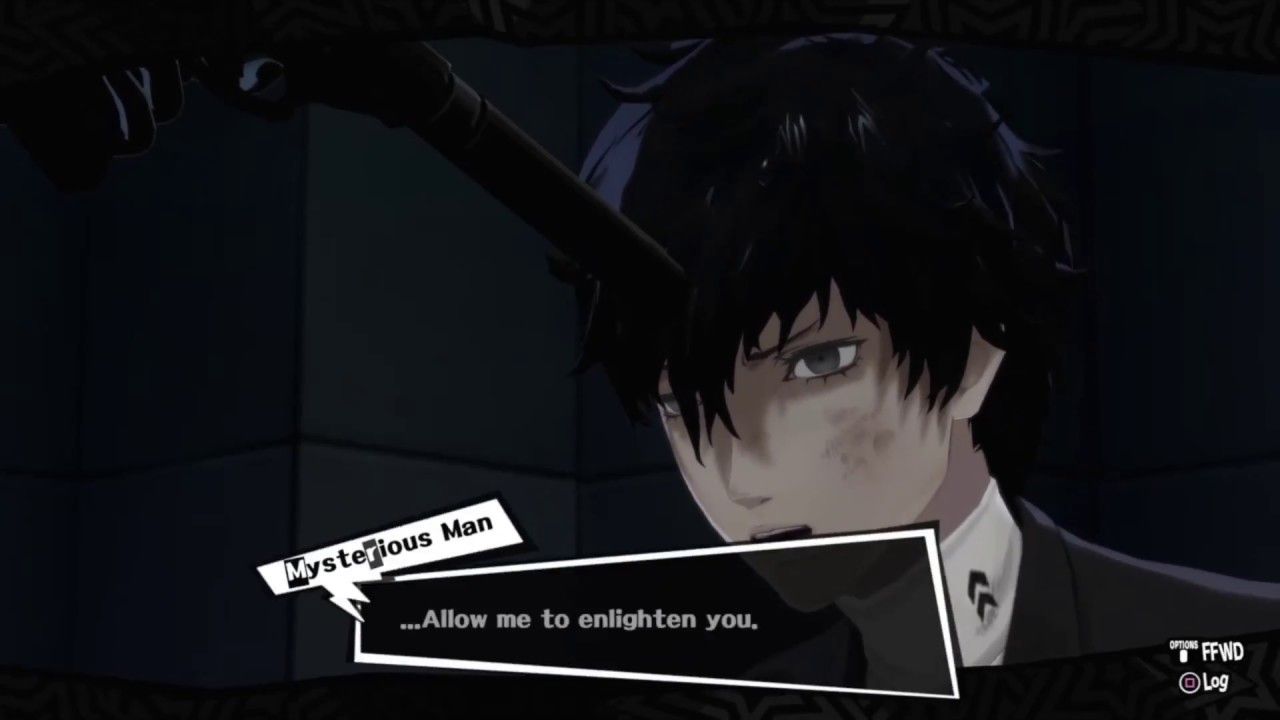
Task: Click the Square button icon next to Log
Action: coord(1190,681)
